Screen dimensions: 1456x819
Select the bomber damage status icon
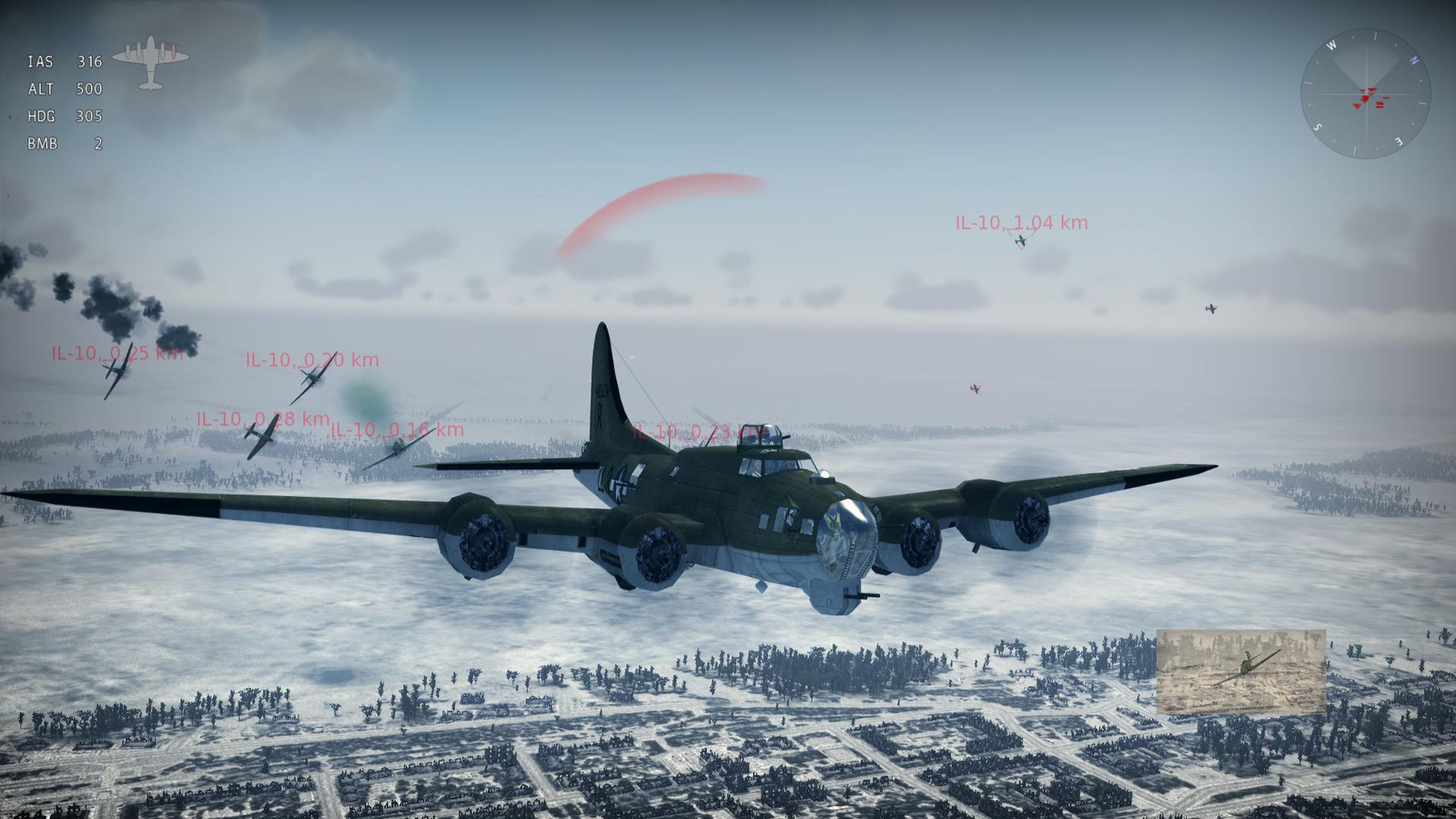[x=151, y=62]
